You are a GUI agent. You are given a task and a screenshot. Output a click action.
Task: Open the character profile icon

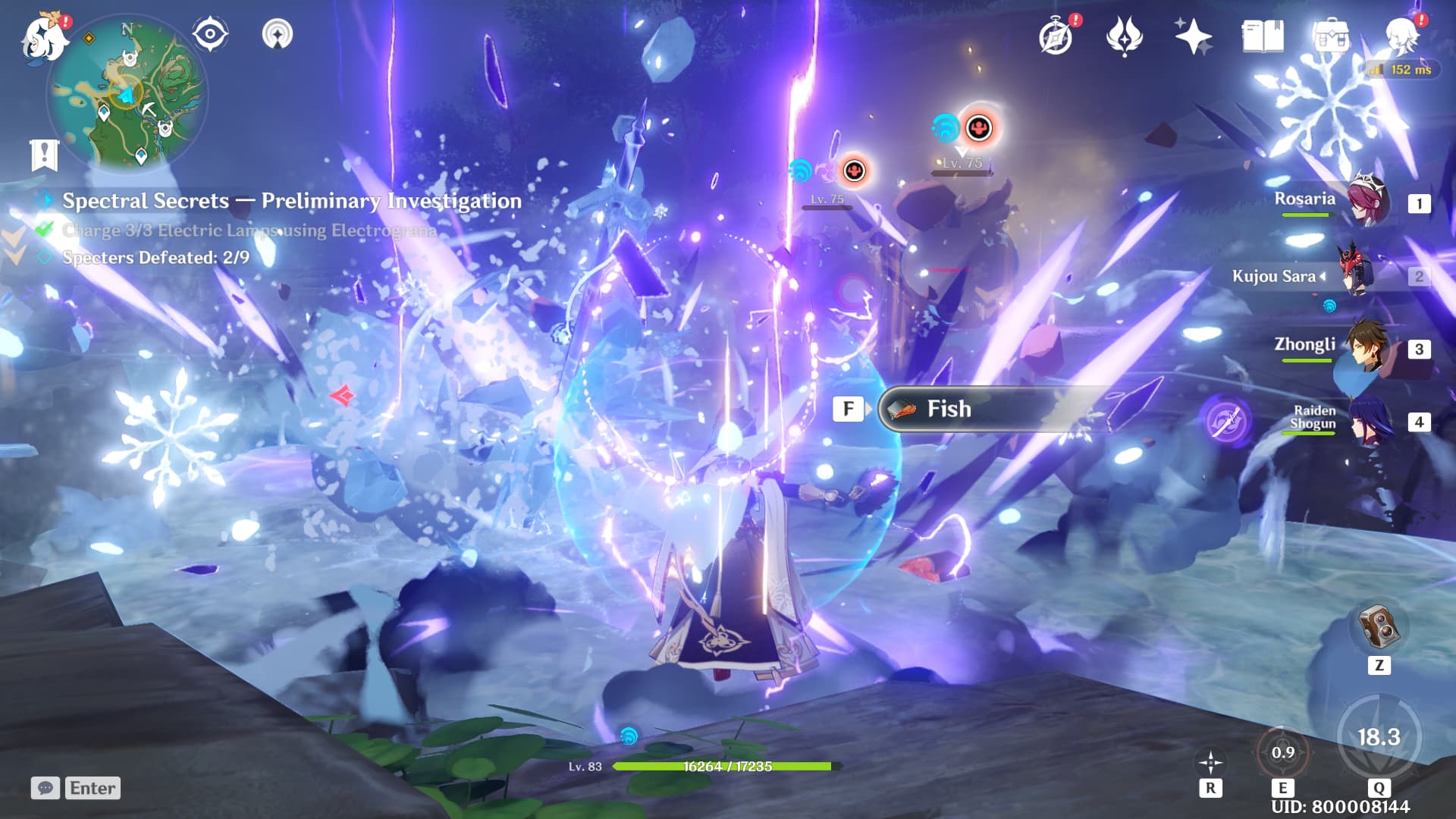pyautogui.click(x=1401, y=36)
